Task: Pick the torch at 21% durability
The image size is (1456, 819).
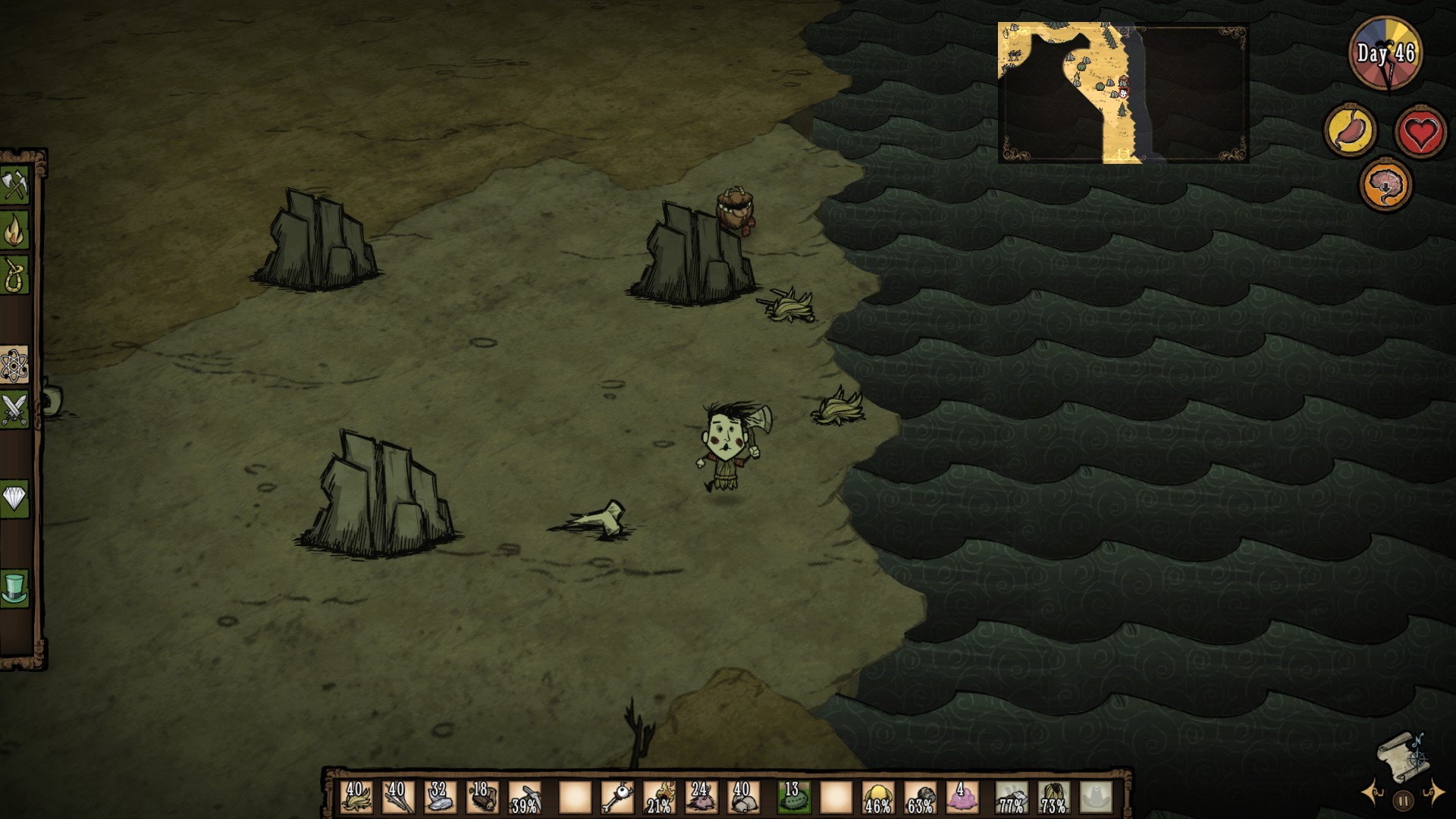Action: coord(660,798)
